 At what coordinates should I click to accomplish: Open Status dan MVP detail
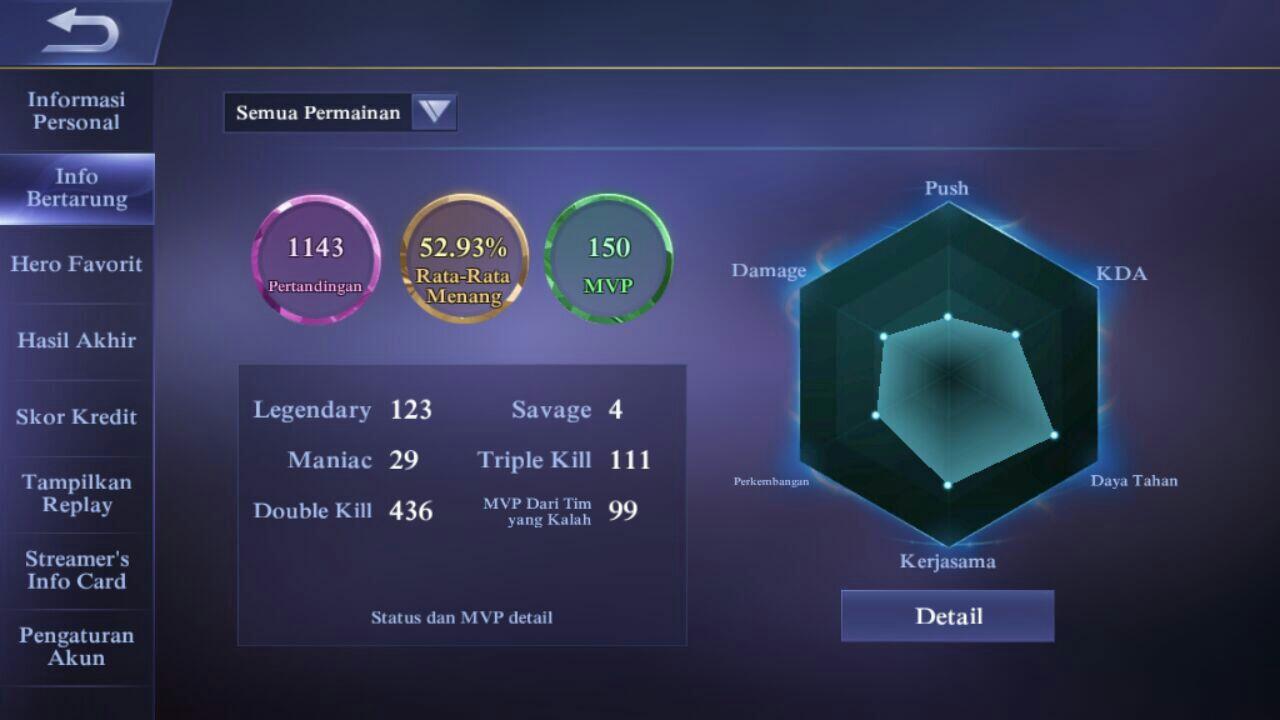pos(461,617)
